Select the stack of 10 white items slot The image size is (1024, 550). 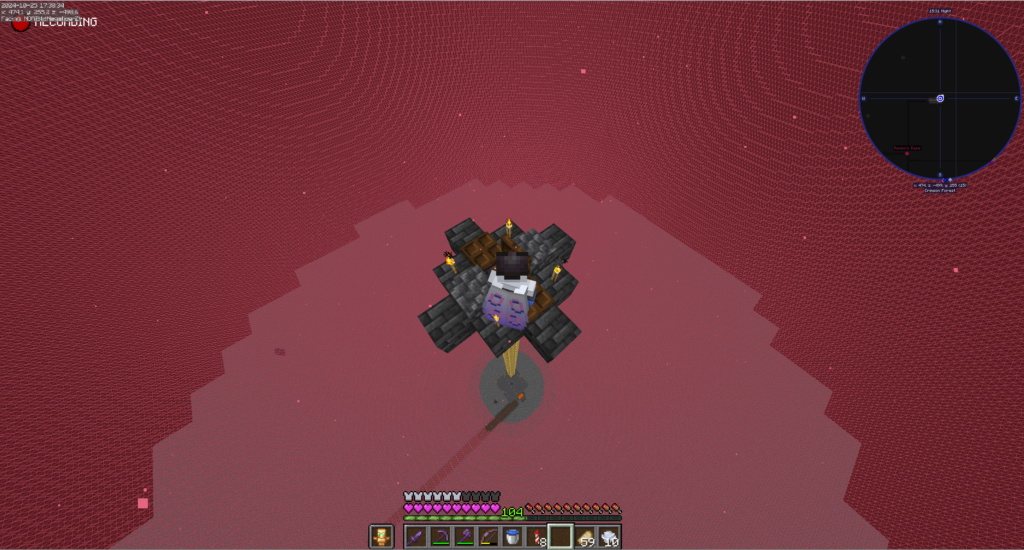pyautogui.click(x=609, y=537)
